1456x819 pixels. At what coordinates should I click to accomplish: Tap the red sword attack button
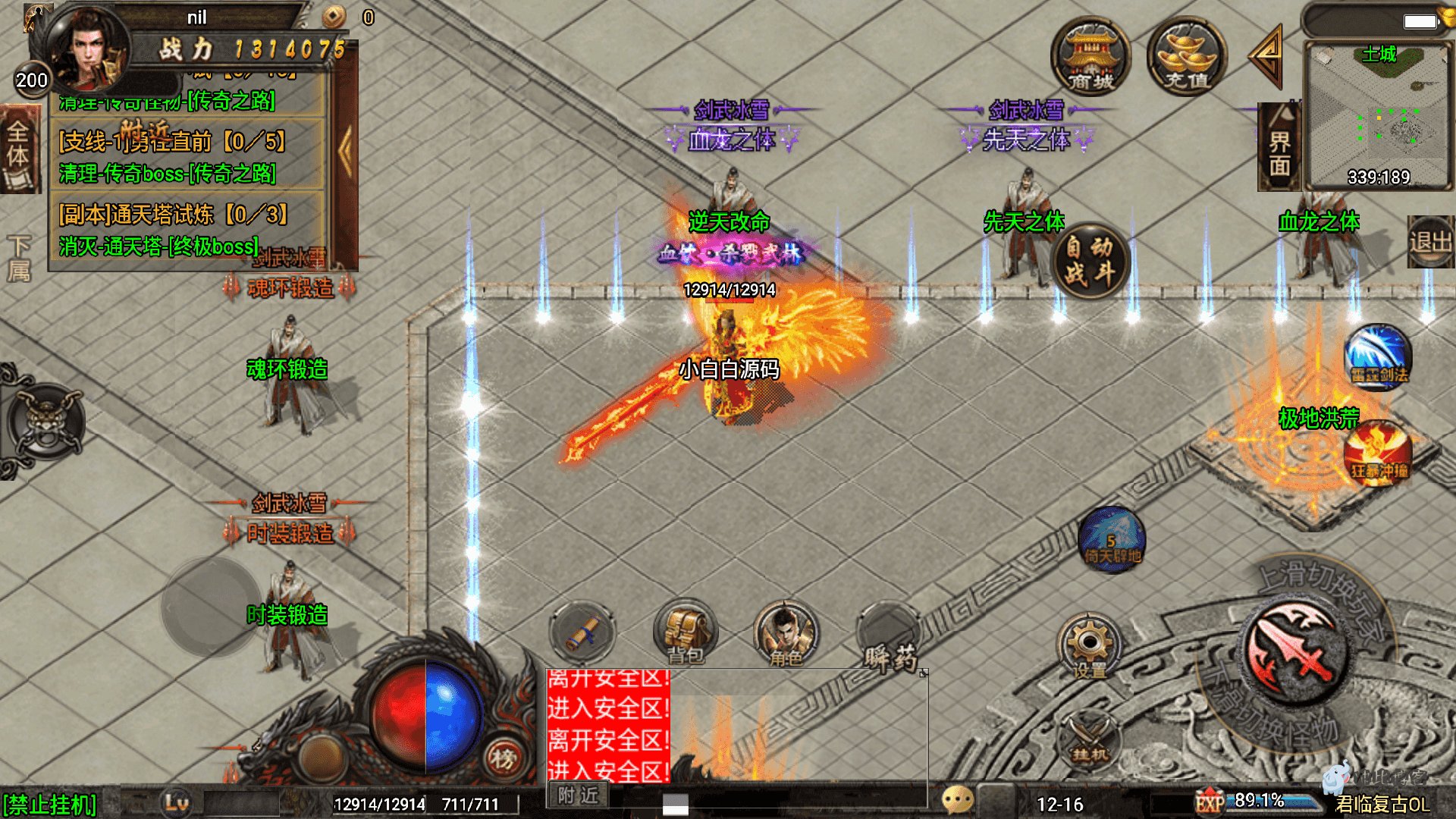[x=1295, y=651]
